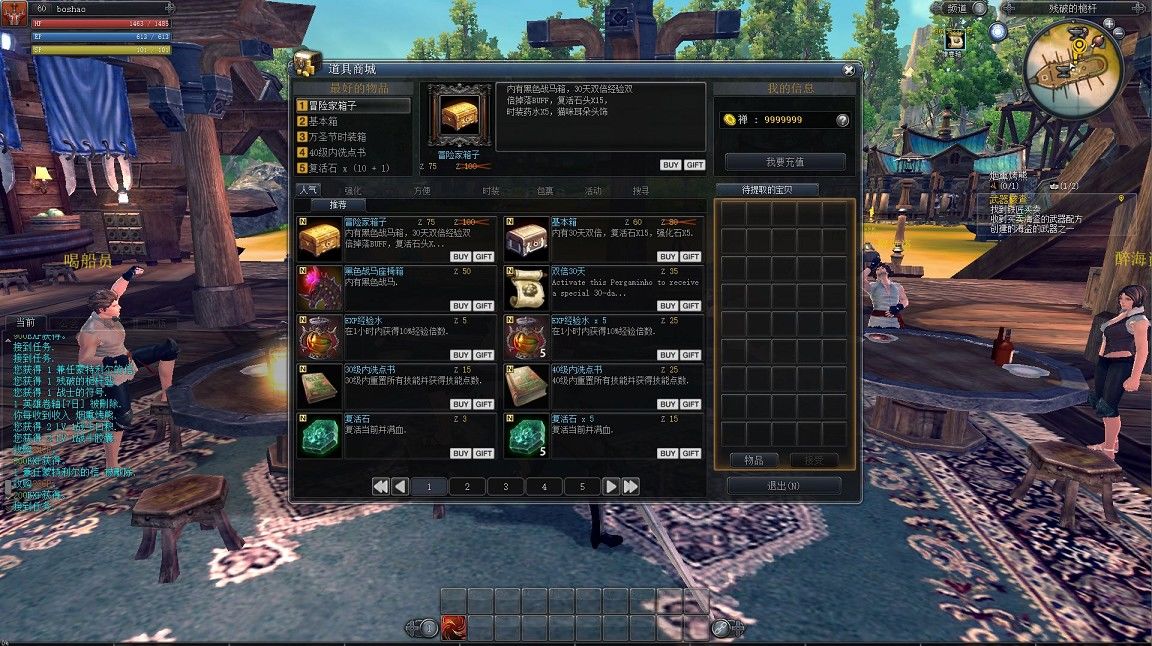Jump to the last shop page
The image size is (1152, 646).
(631, 487)
